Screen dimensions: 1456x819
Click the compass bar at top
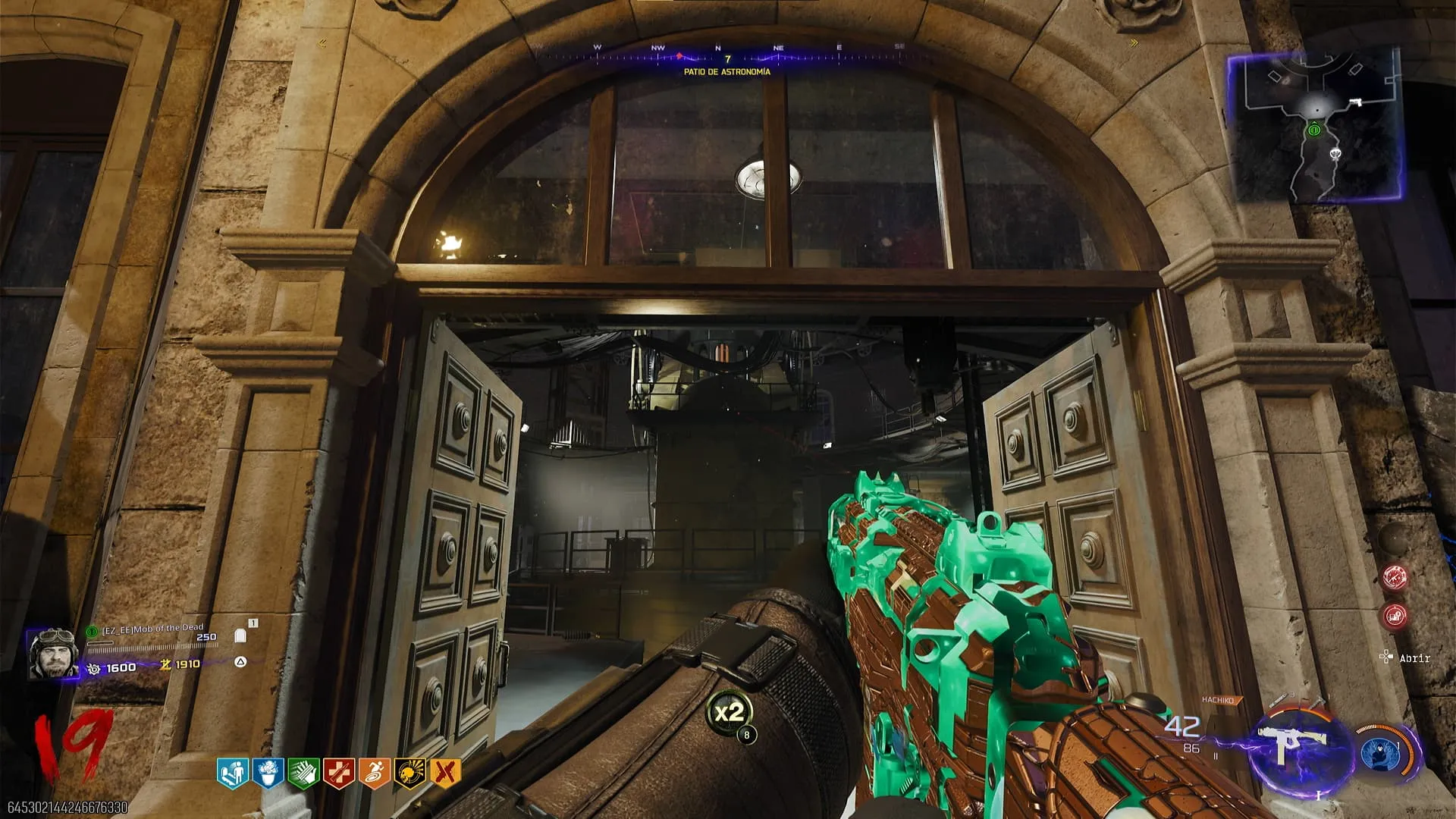click(x=726, y=55)
